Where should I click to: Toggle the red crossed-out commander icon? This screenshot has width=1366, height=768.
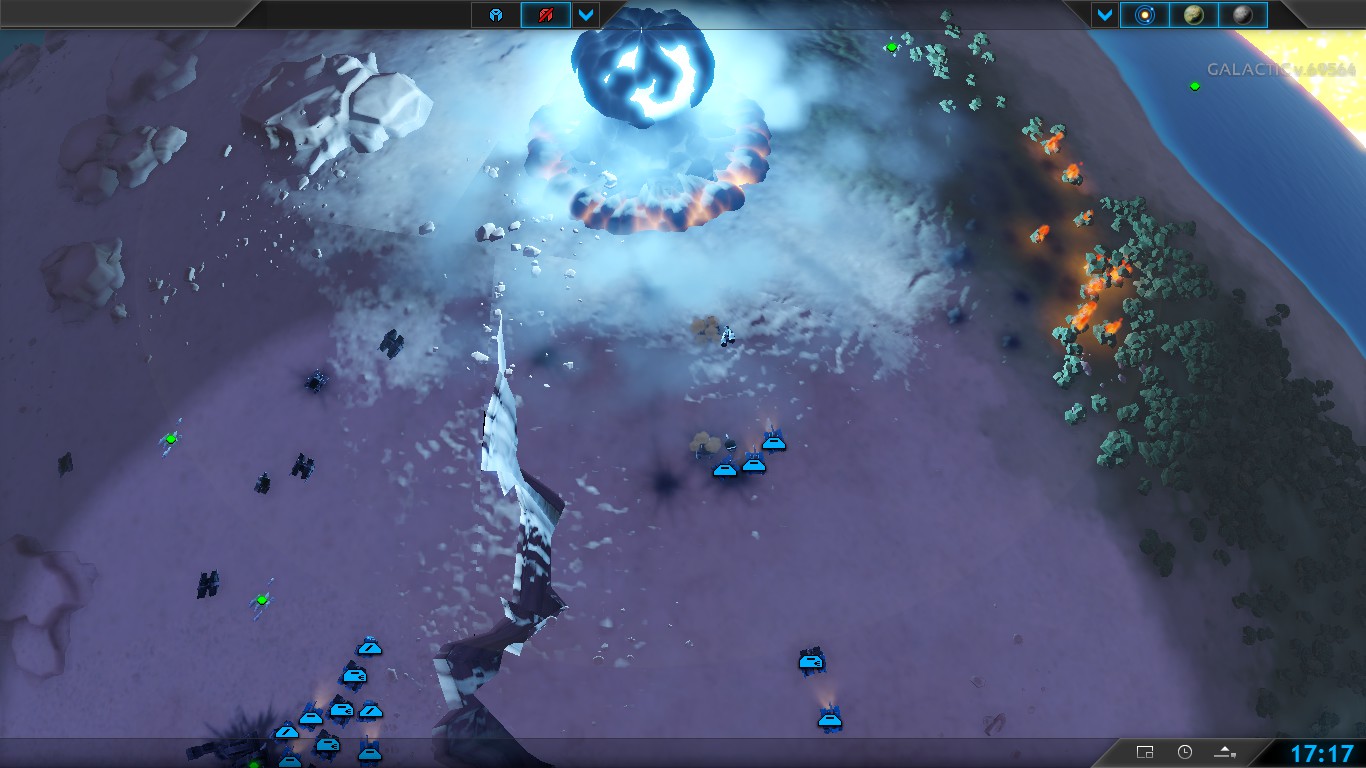[x=545, y=15]
